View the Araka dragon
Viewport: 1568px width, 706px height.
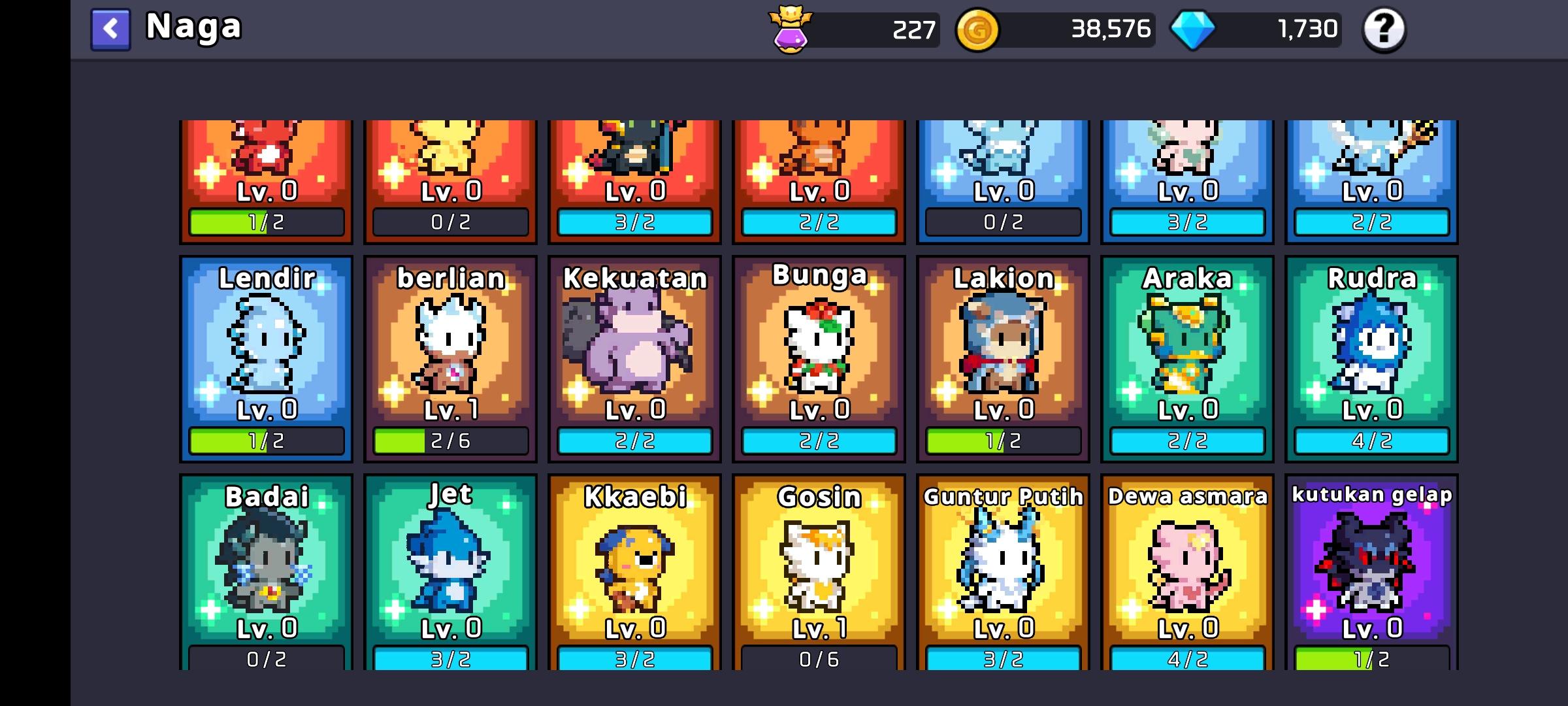point(1187,356)
